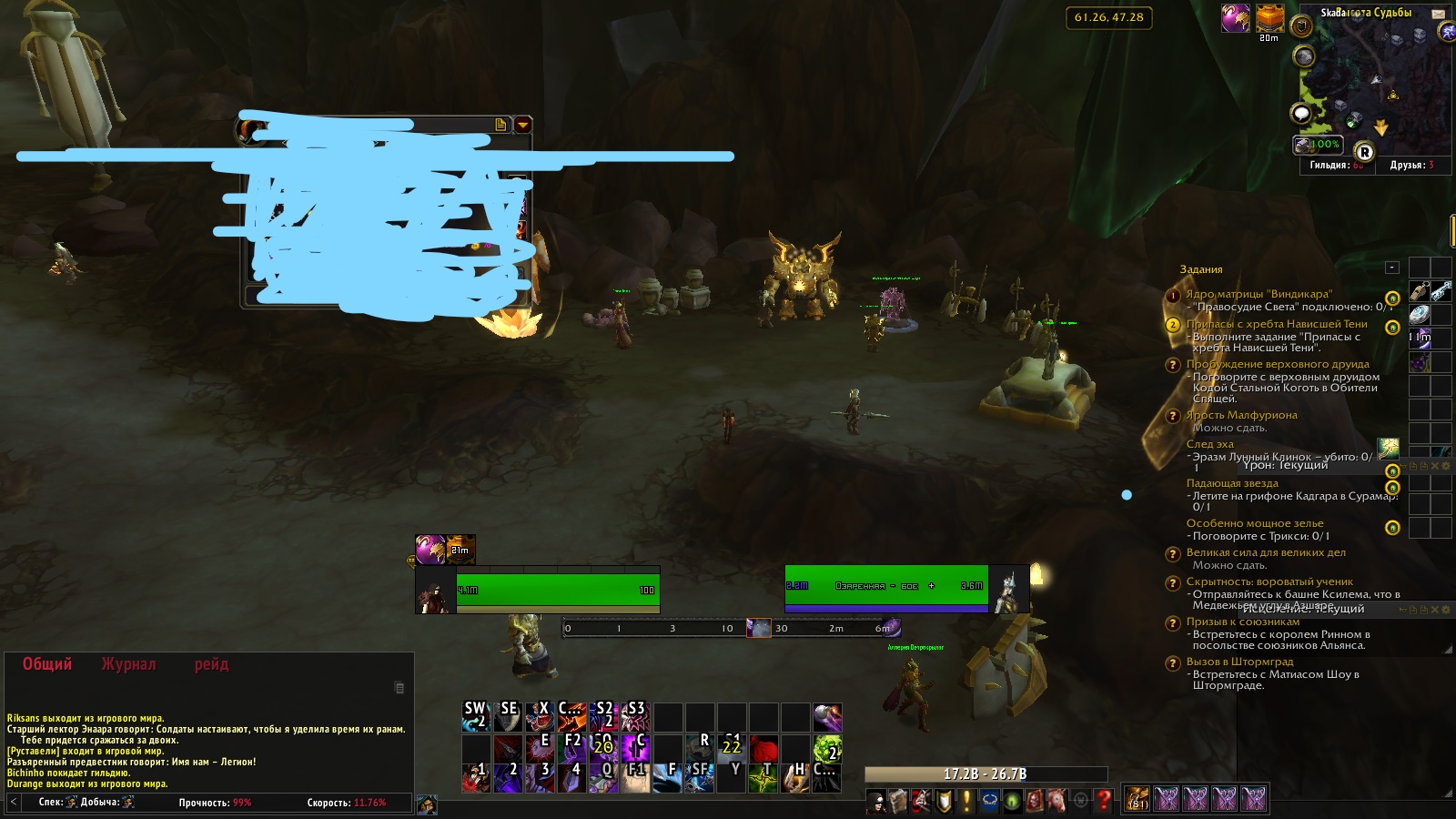1456x819 pixels.
Task: Click the chat copy icon
Action: 399,688
